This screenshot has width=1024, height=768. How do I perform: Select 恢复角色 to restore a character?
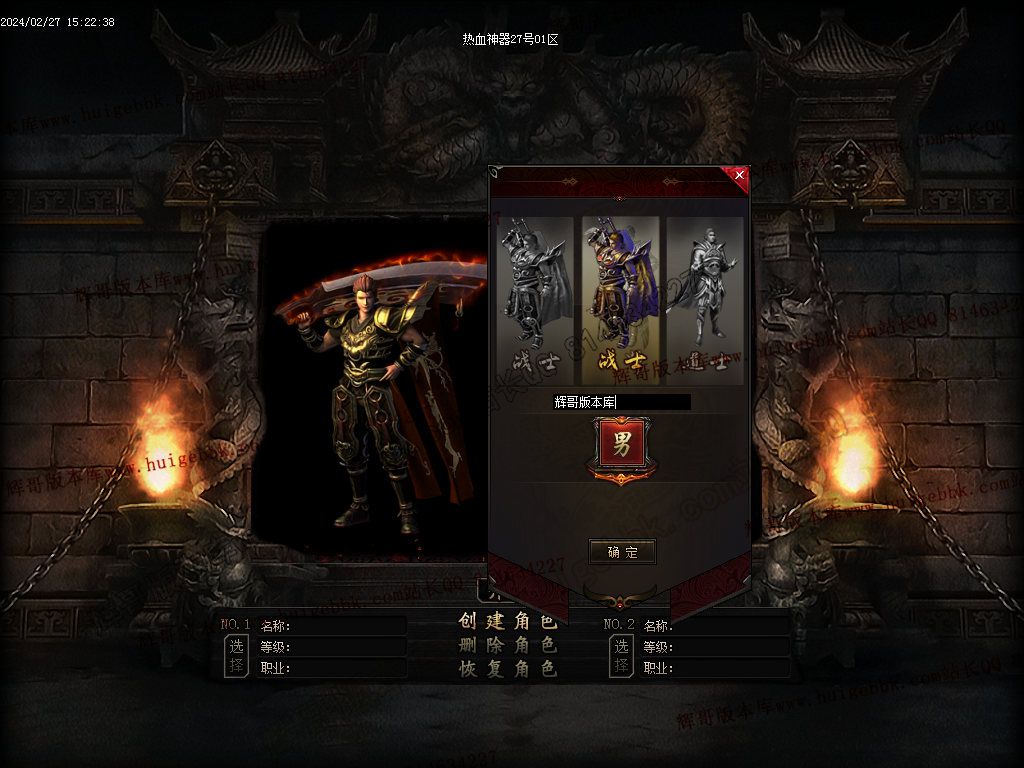[507, 669]
